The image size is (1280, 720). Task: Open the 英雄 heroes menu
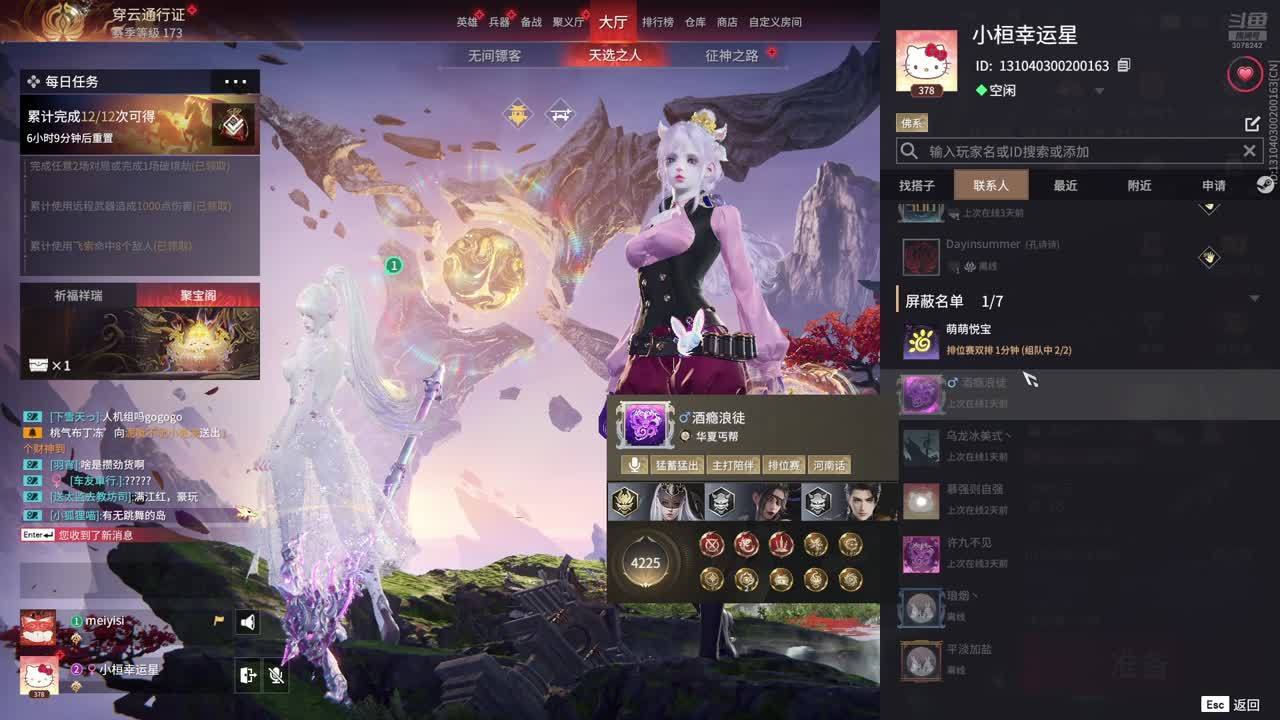467,22
